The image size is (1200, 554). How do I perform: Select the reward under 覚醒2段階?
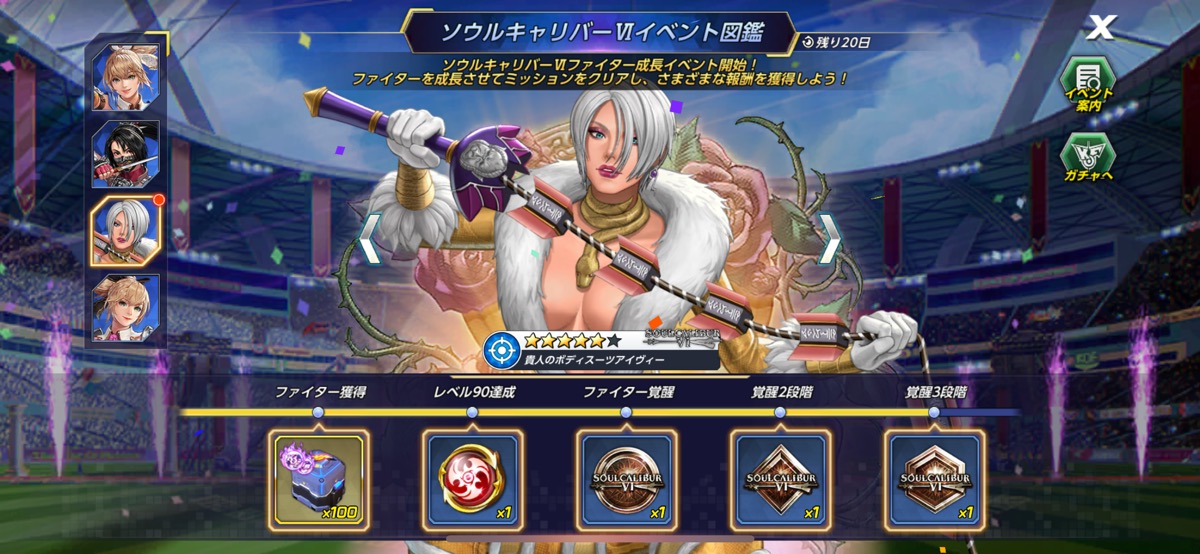780,479
